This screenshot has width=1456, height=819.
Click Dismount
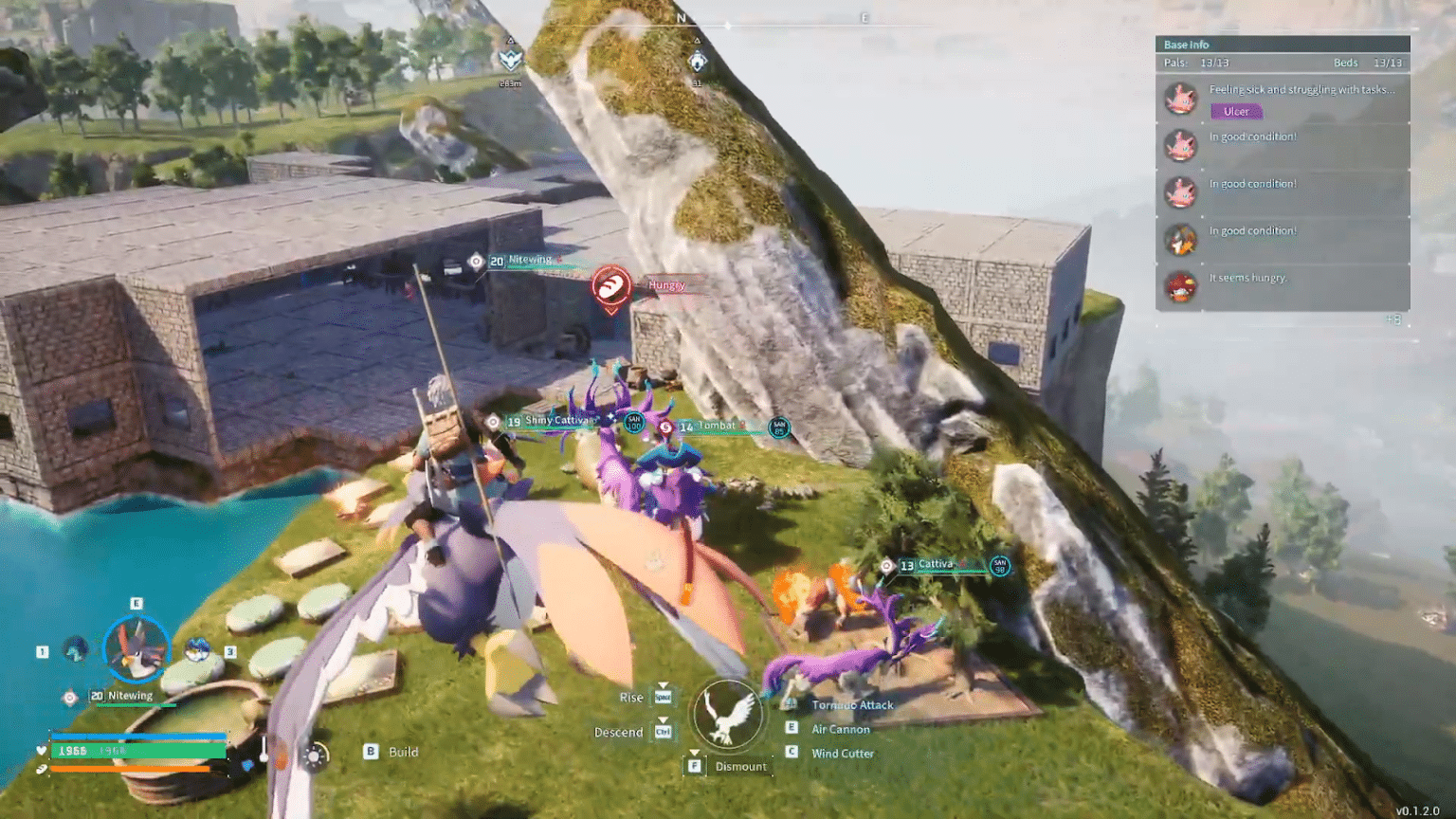[739, 766]
